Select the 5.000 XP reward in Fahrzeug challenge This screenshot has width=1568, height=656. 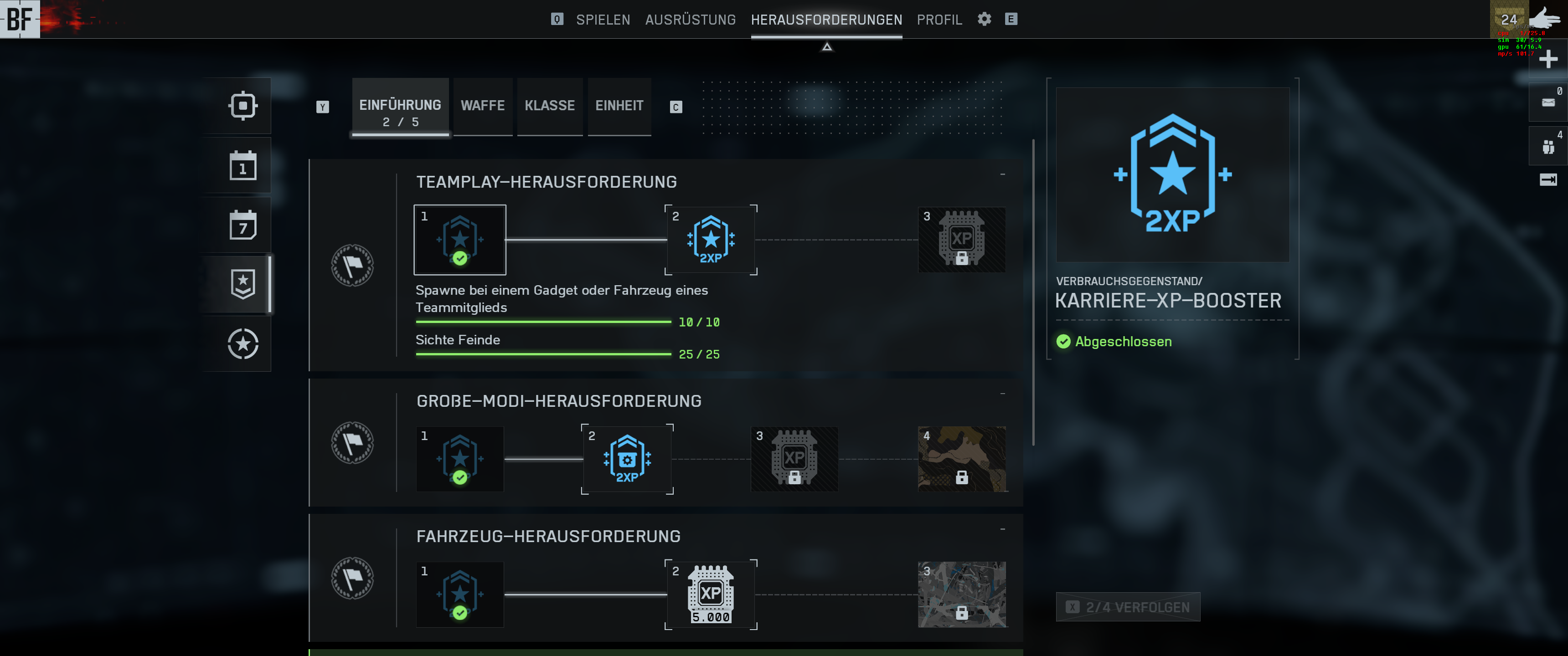pyautogui.click(x=711, y=595)
